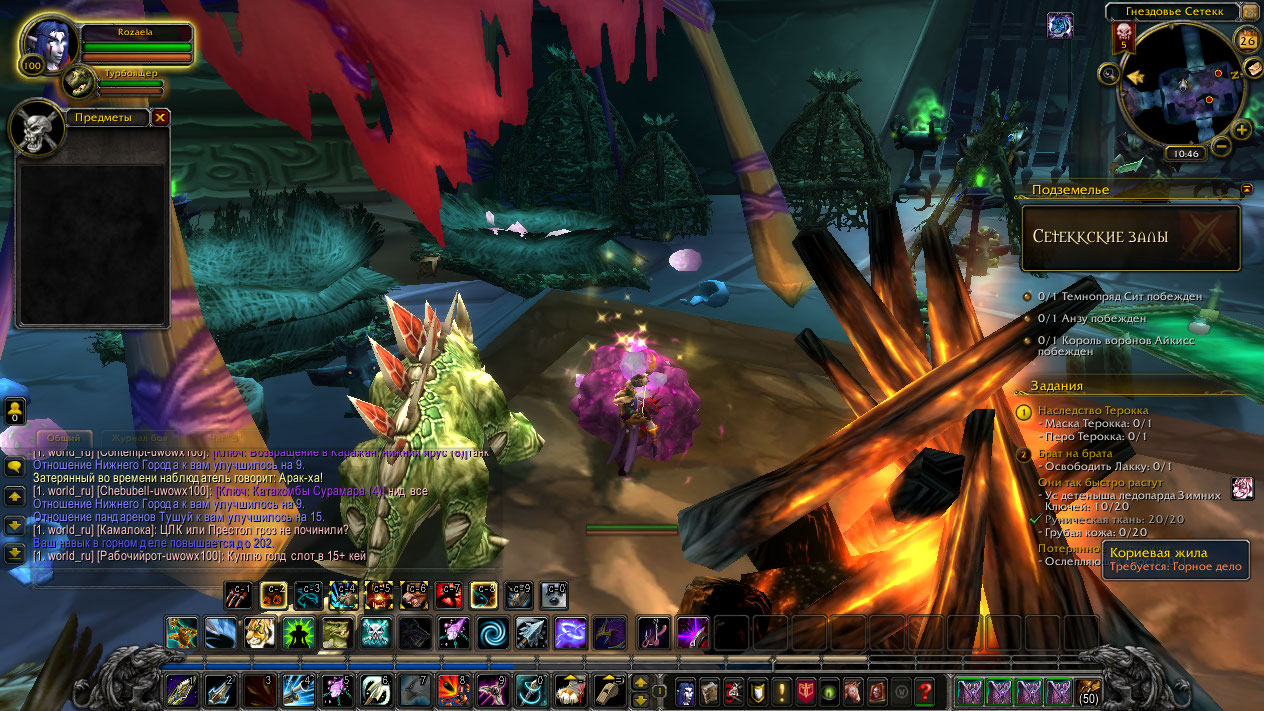
Task: Open the mail letter icon by the minimap
Action: (x=1252, y=67)
